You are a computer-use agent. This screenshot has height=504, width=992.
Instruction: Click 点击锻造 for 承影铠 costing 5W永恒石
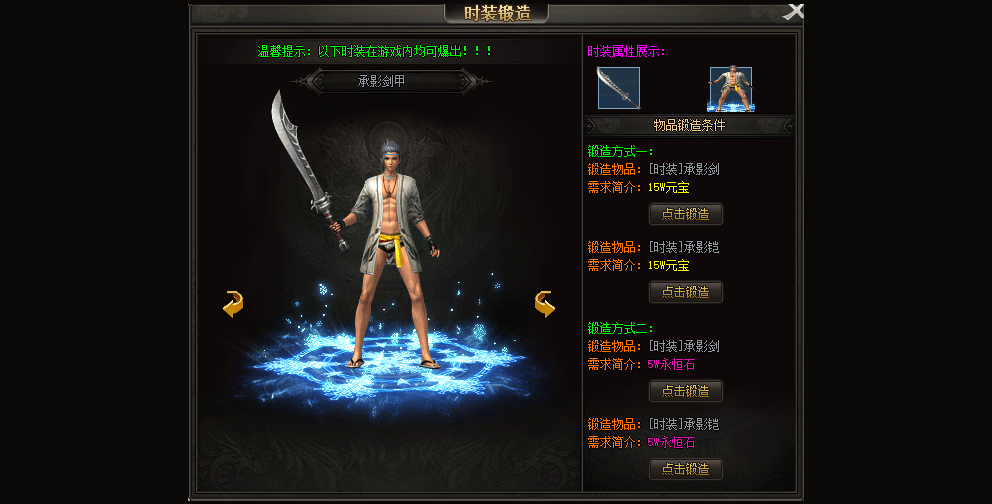pyautogui.click(x=686, y=469)
